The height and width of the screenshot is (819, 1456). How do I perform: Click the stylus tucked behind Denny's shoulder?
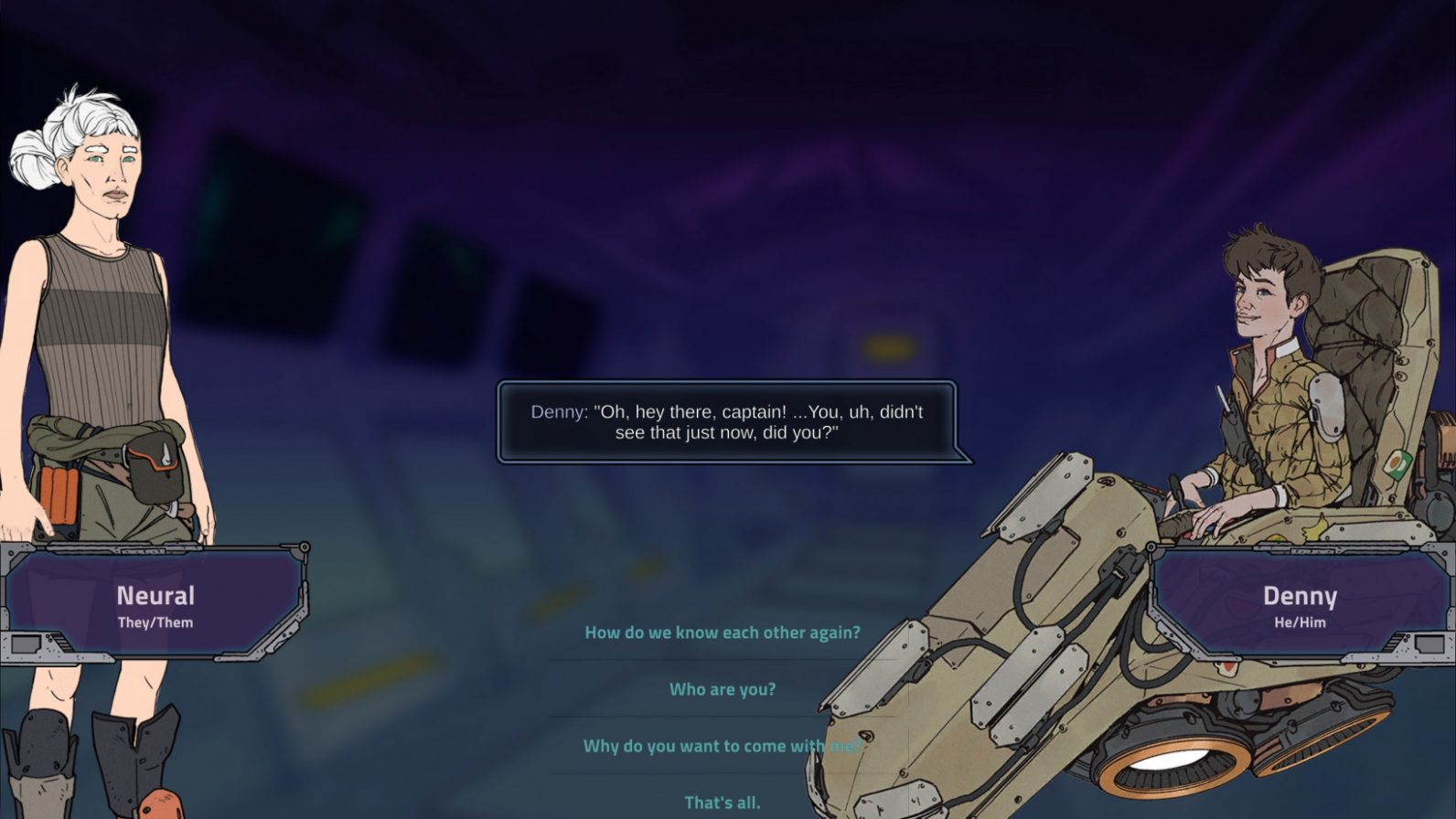(x=1224, y=397)
